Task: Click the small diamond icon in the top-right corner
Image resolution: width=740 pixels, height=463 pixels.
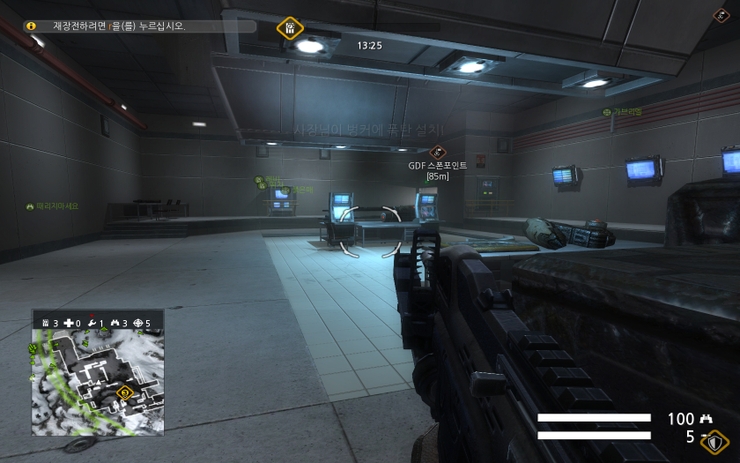Action: (721, 15)
